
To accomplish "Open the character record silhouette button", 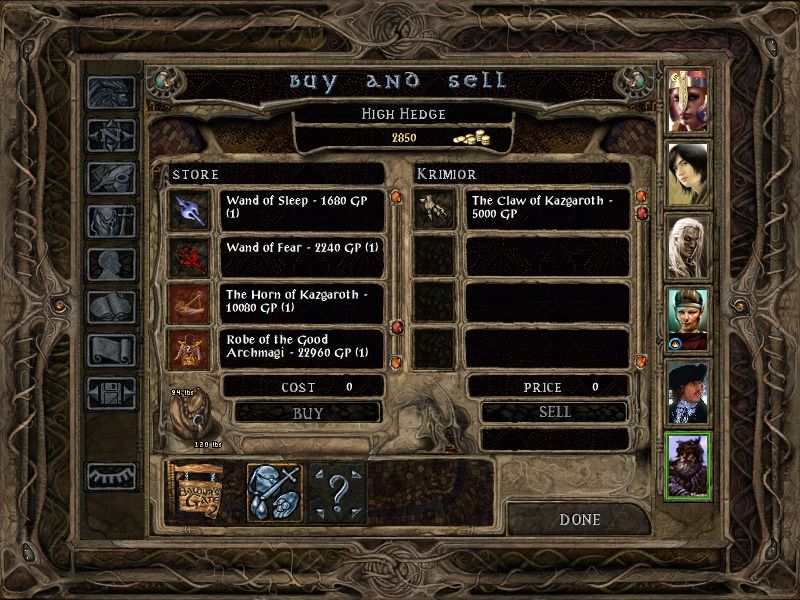I will [x=112, y=264].
